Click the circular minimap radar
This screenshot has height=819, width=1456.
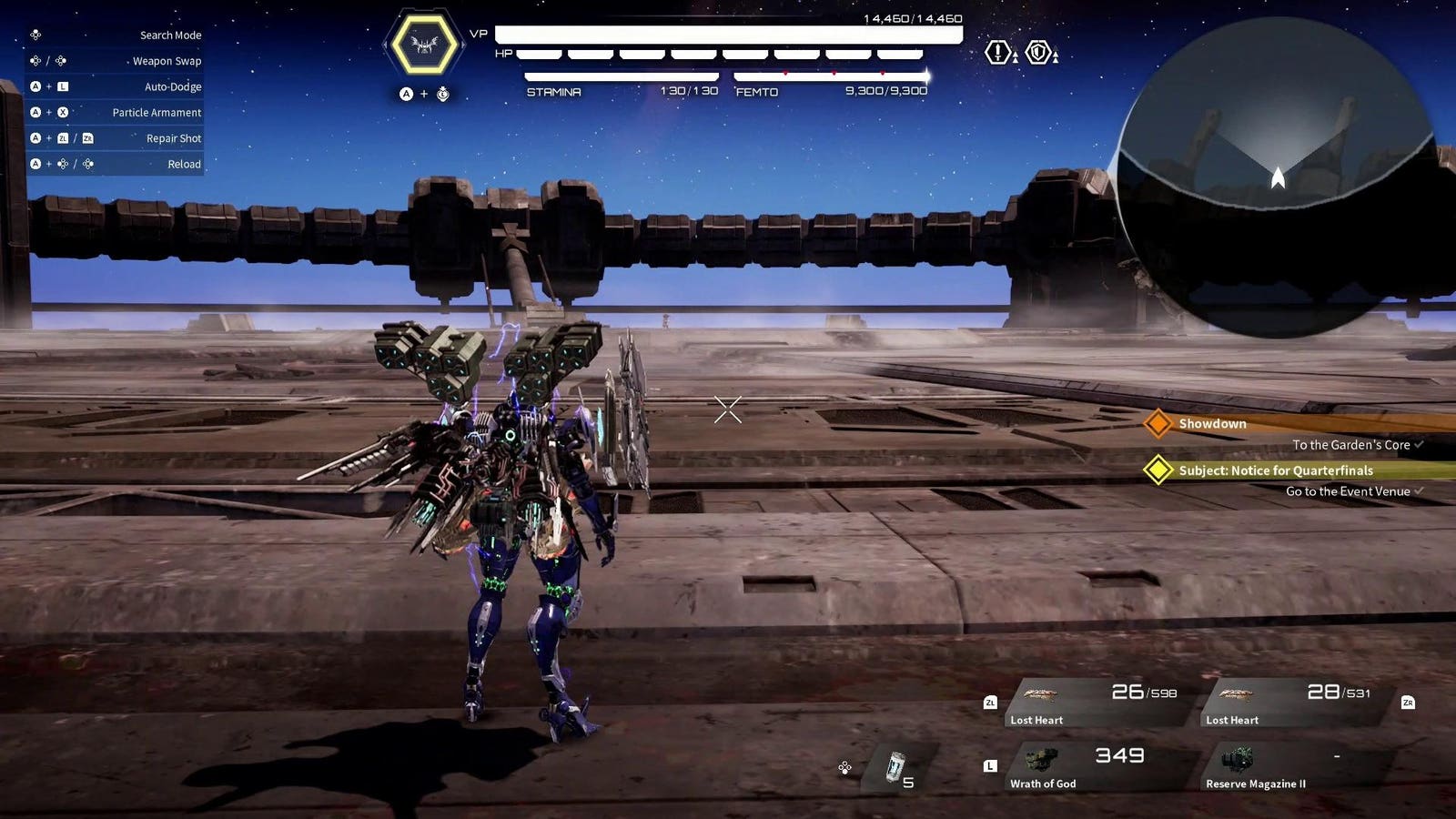(1278, 177)
